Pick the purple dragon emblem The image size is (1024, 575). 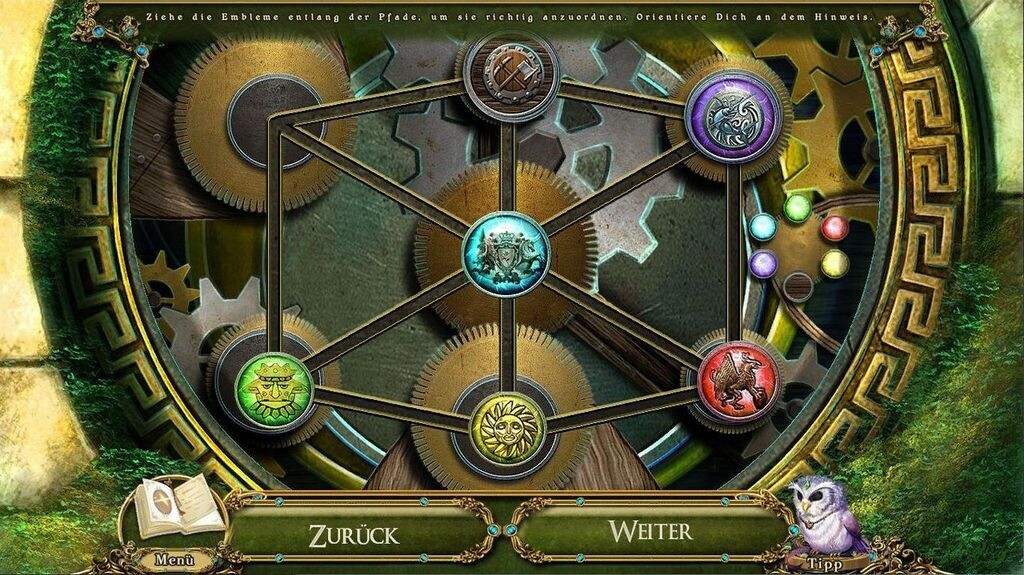tap(732, 117)
